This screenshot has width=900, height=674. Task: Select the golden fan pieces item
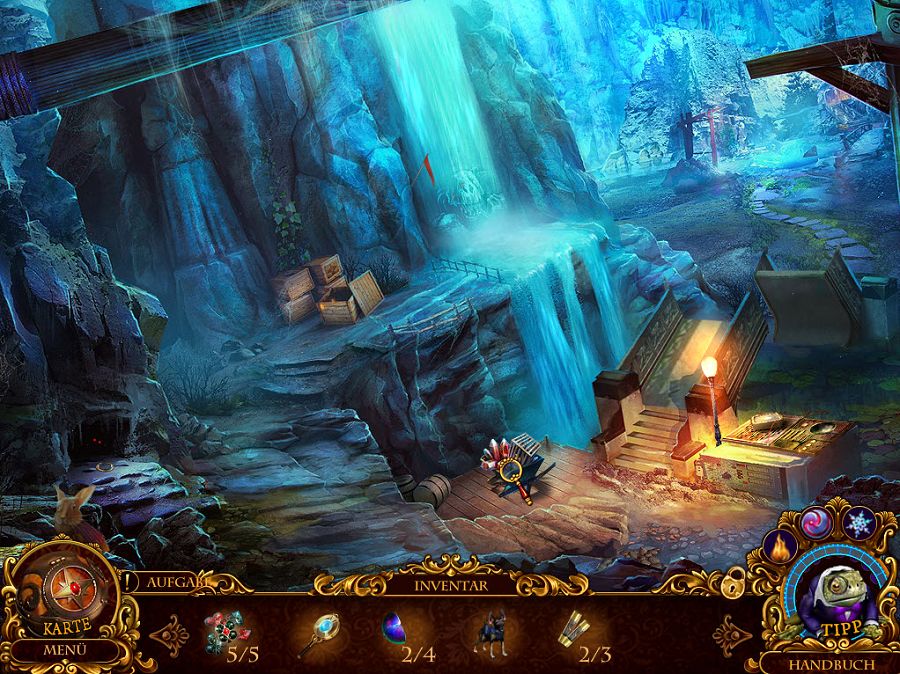(573, 629)
